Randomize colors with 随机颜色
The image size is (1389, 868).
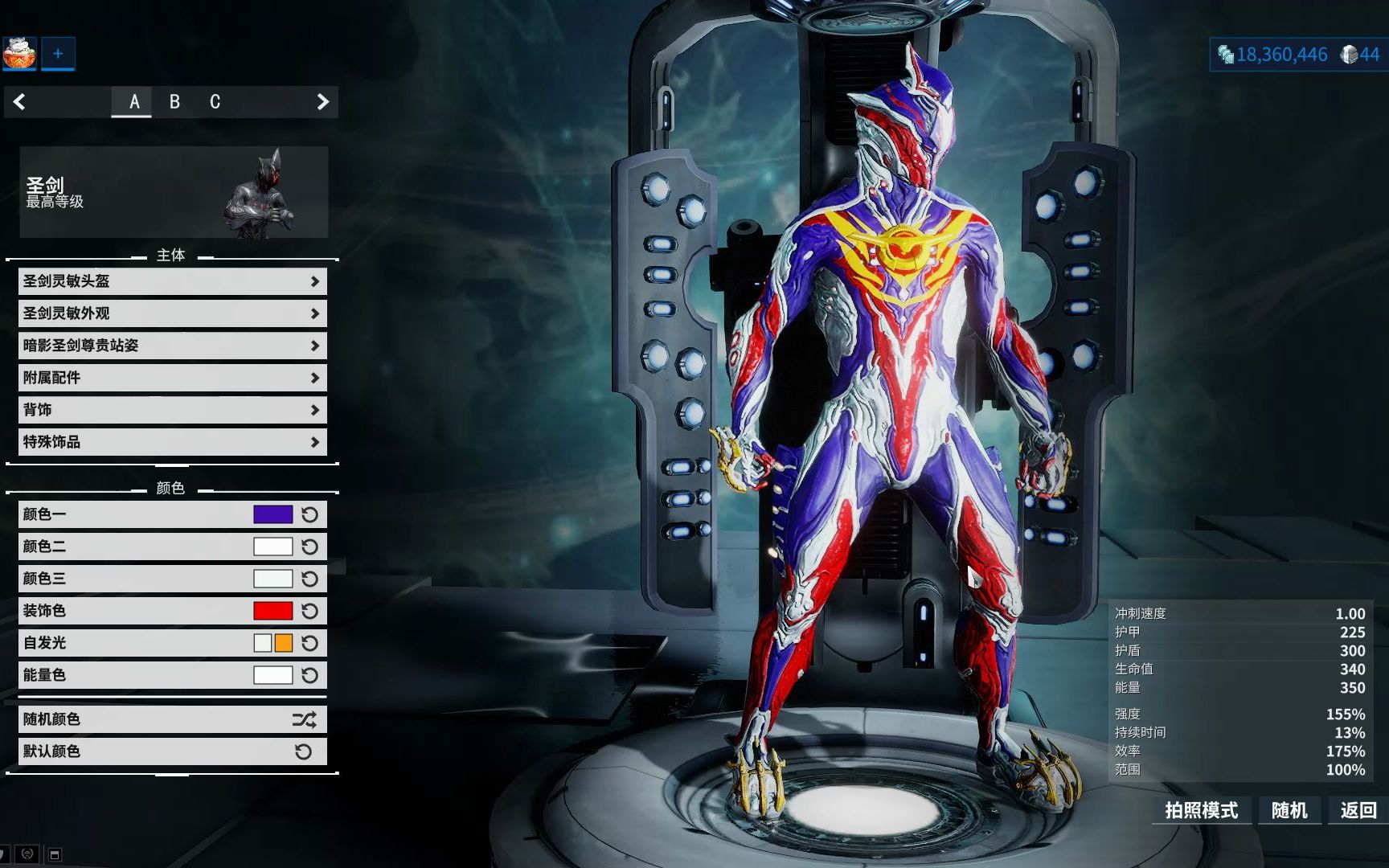172,719
